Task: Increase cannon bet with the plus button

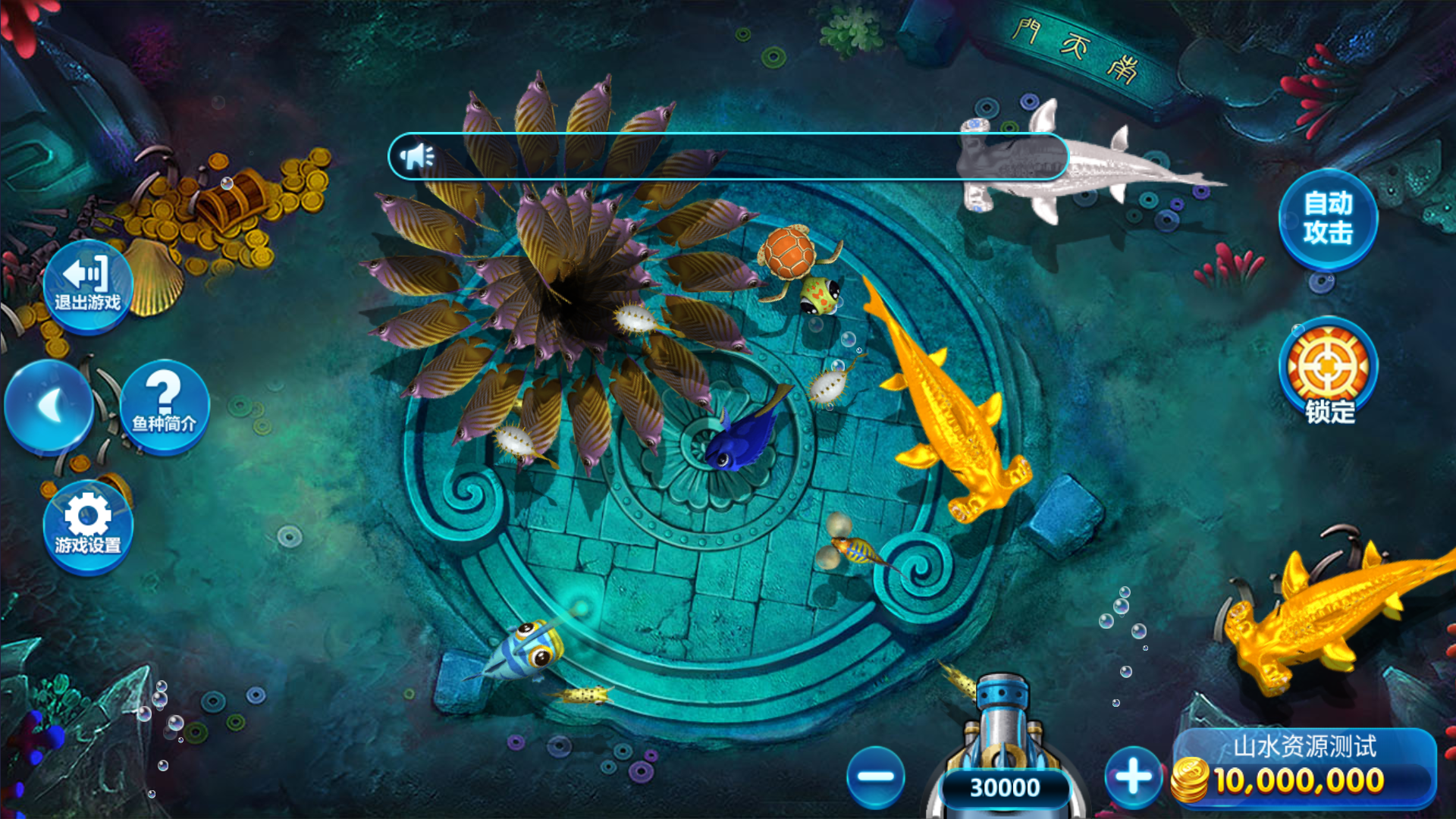Action: tap(1133, 777)
